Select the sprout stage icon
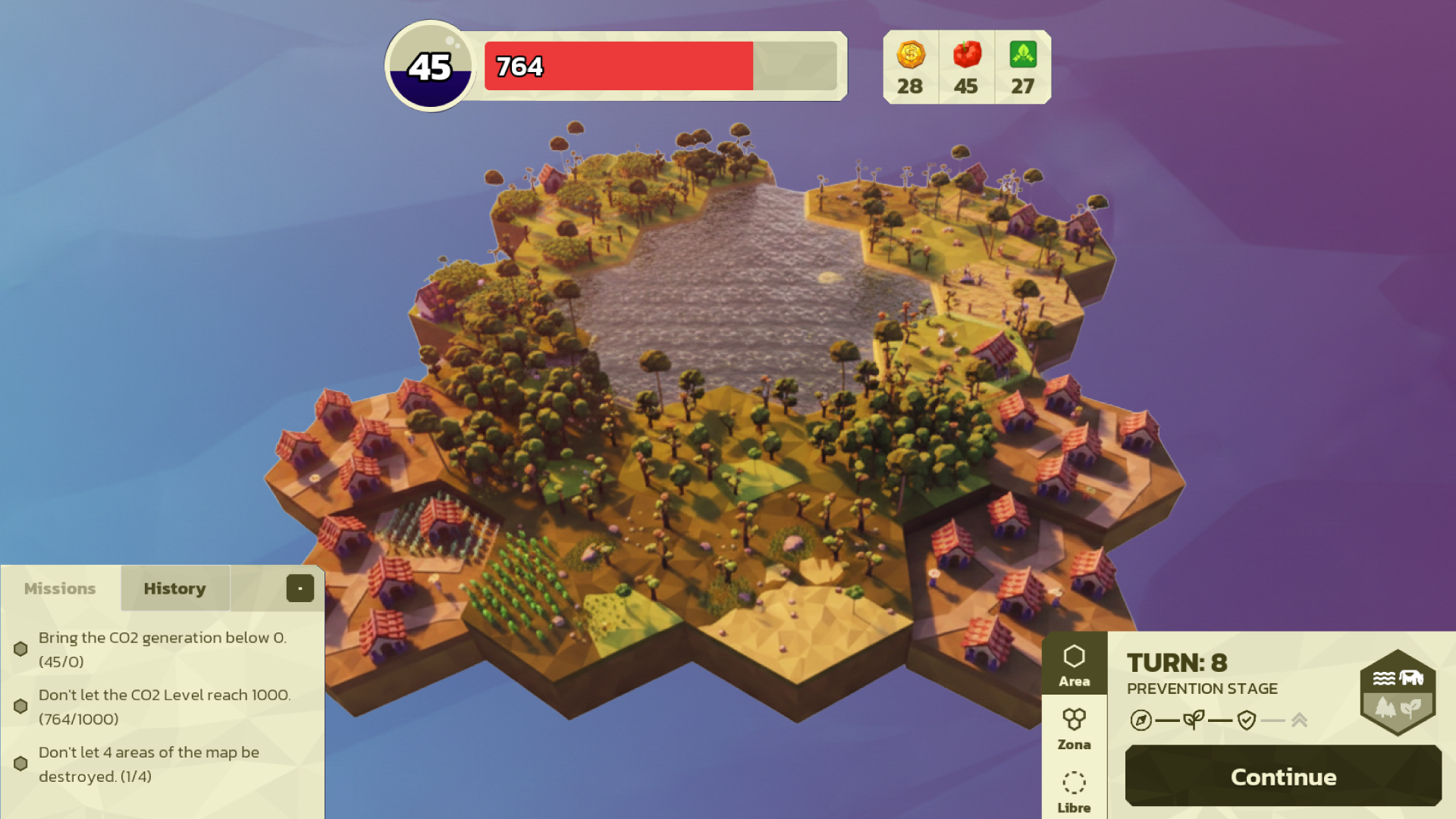Image resolution: width=1456 pixels, height=819 pixels. point(1194,720)
